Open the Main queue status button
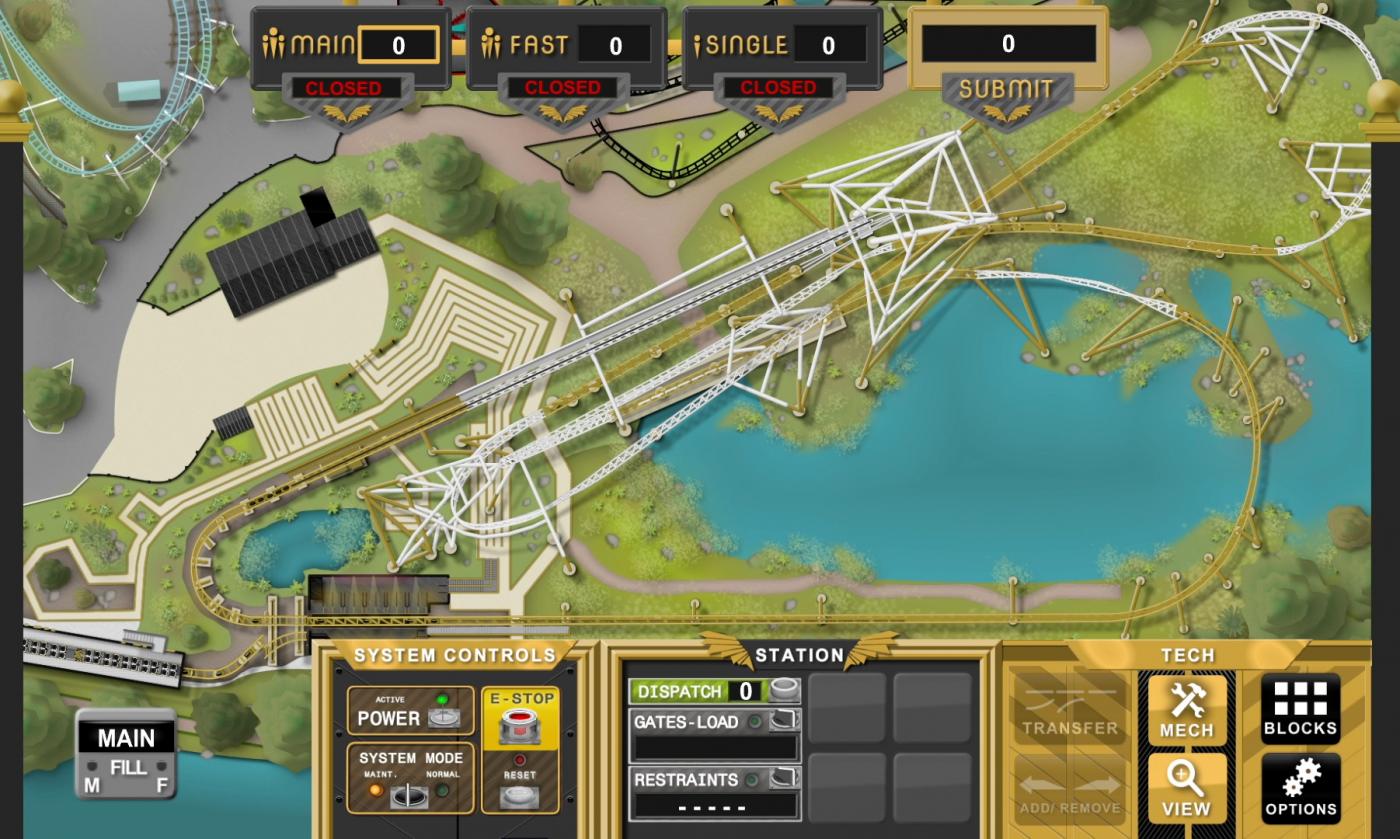 click(343, 89)
